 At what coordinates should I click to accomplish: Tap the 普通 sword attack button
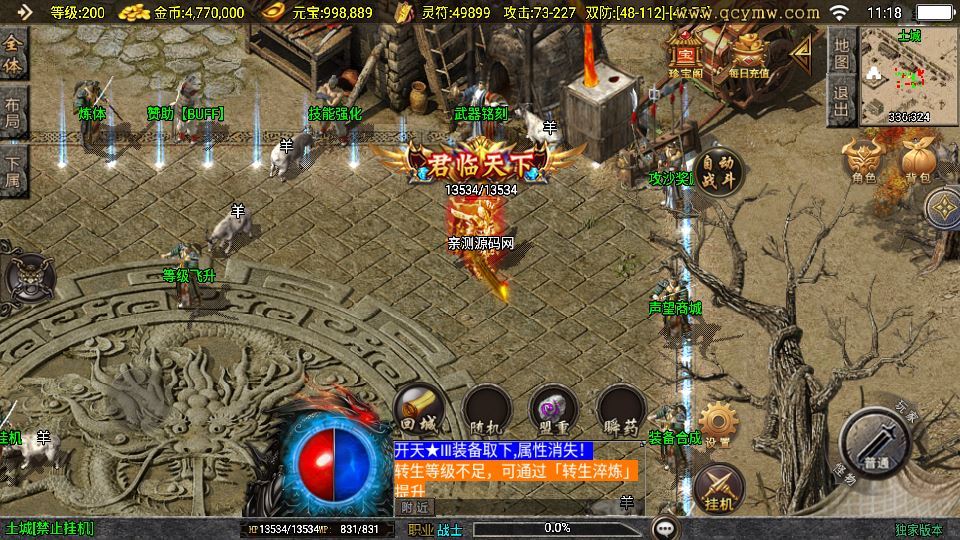874,443
